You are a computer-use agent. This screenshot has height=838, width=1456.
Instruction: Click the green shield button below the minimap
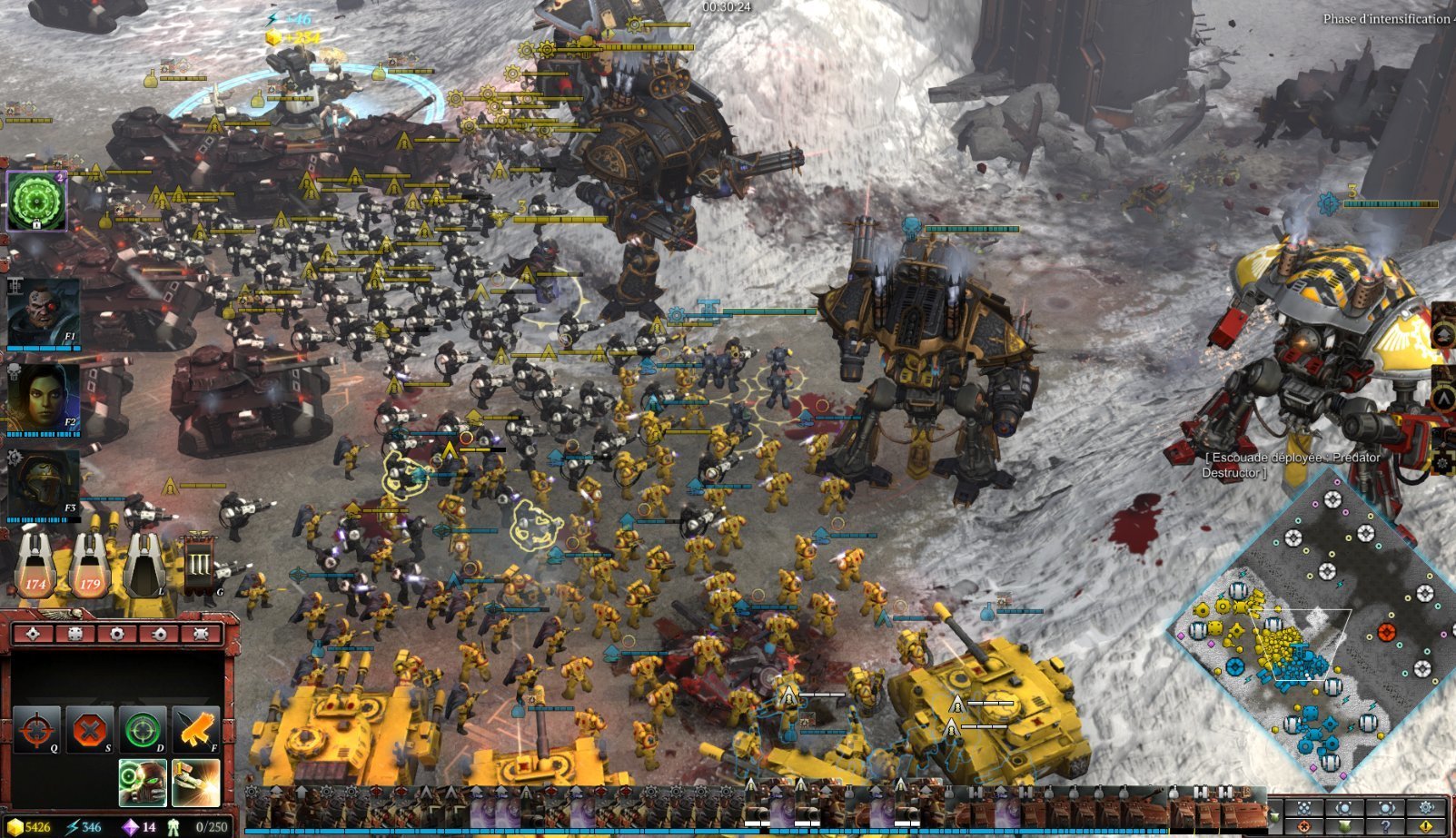tap(1344, 826)
